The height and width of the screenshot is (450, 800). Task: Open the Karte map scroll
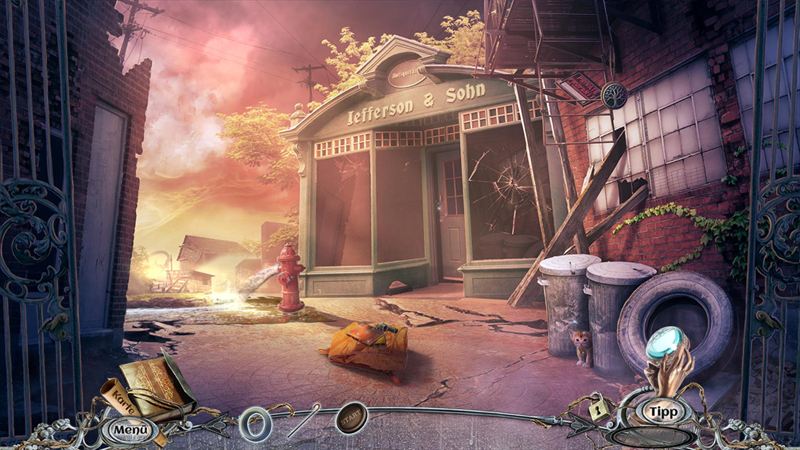tap(116, 401)
